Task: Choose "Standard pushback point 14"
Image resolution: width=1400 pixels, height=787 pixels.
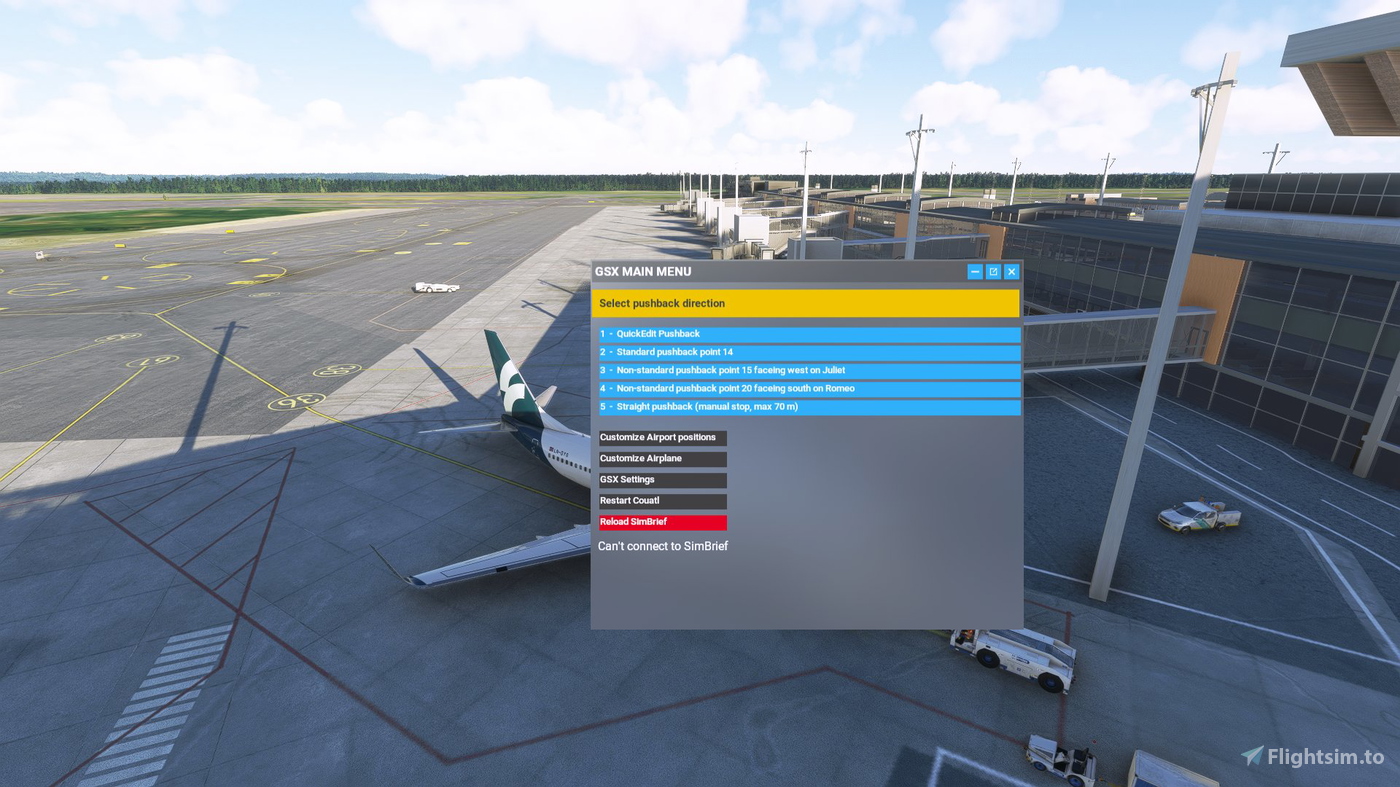Action: (x=806, y=351)
